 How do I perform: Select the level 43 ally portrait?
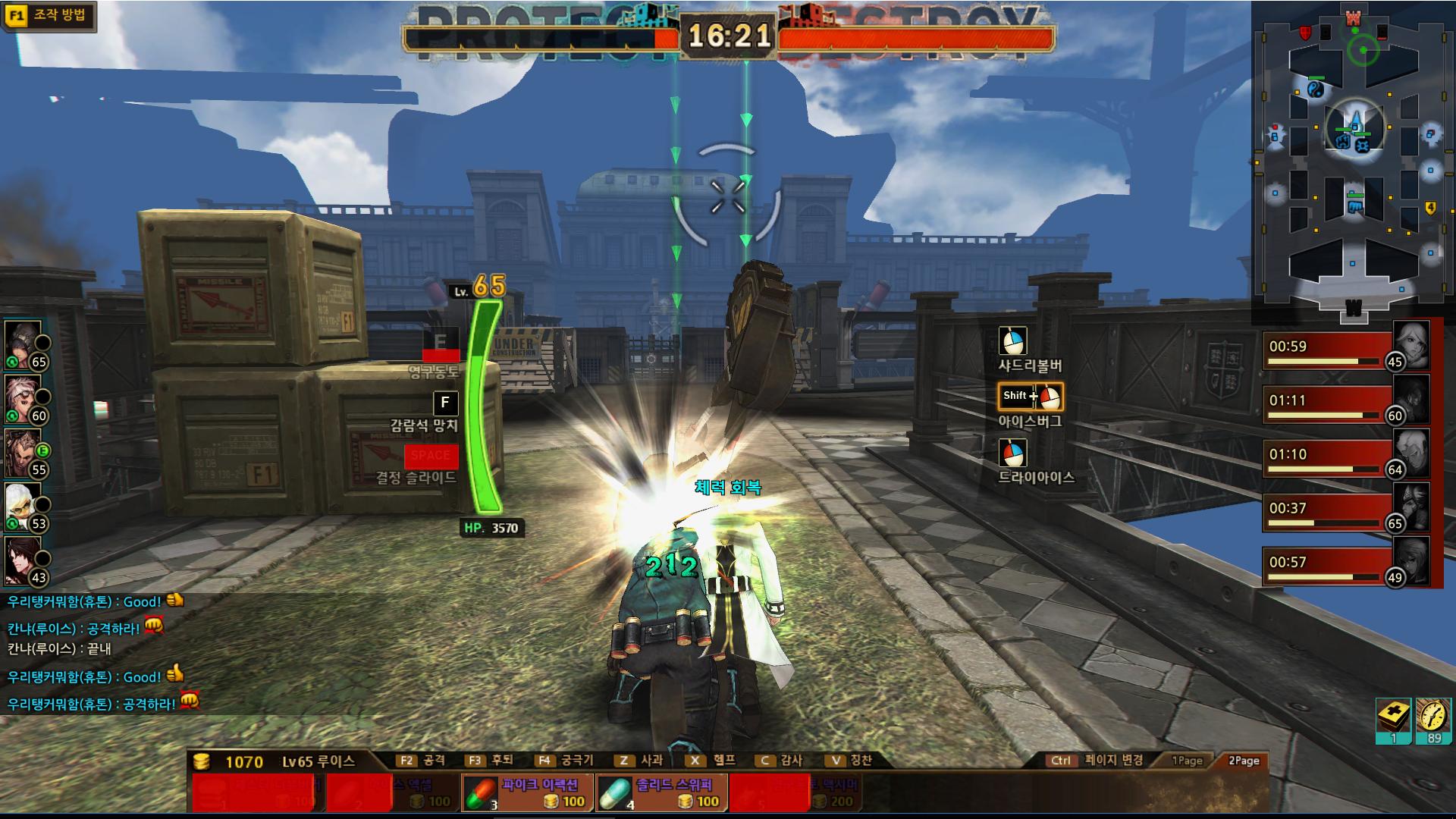click(x=23, y=559)
